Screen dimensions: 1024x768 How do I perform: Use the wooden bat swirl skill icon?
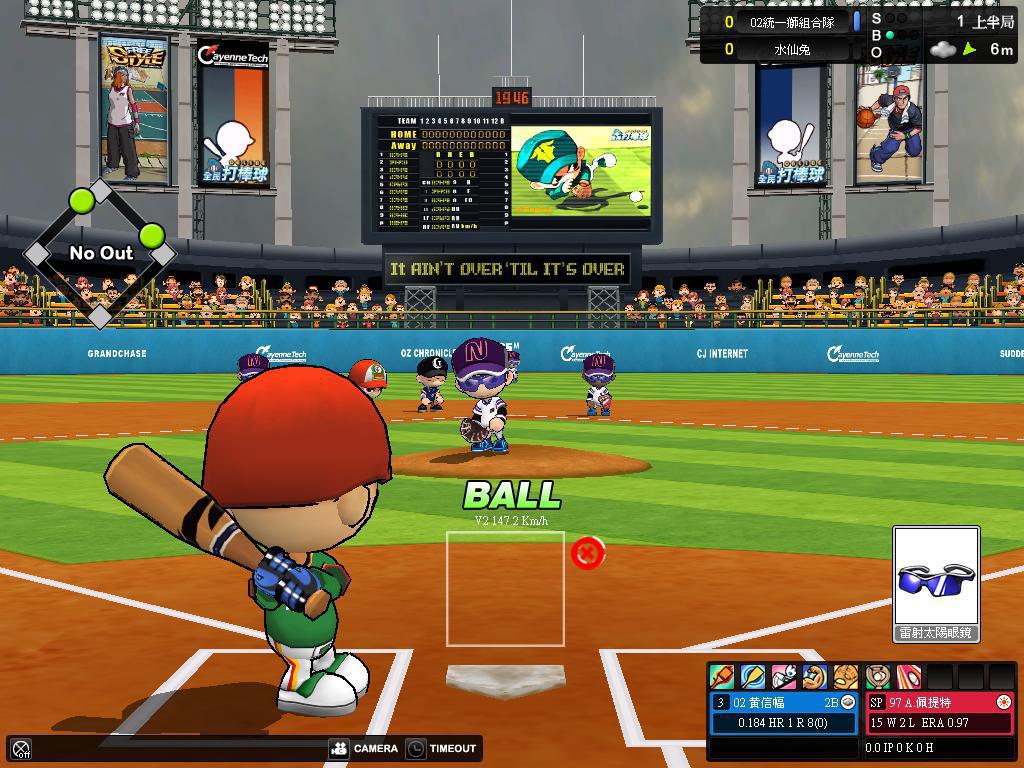[753, 677]
